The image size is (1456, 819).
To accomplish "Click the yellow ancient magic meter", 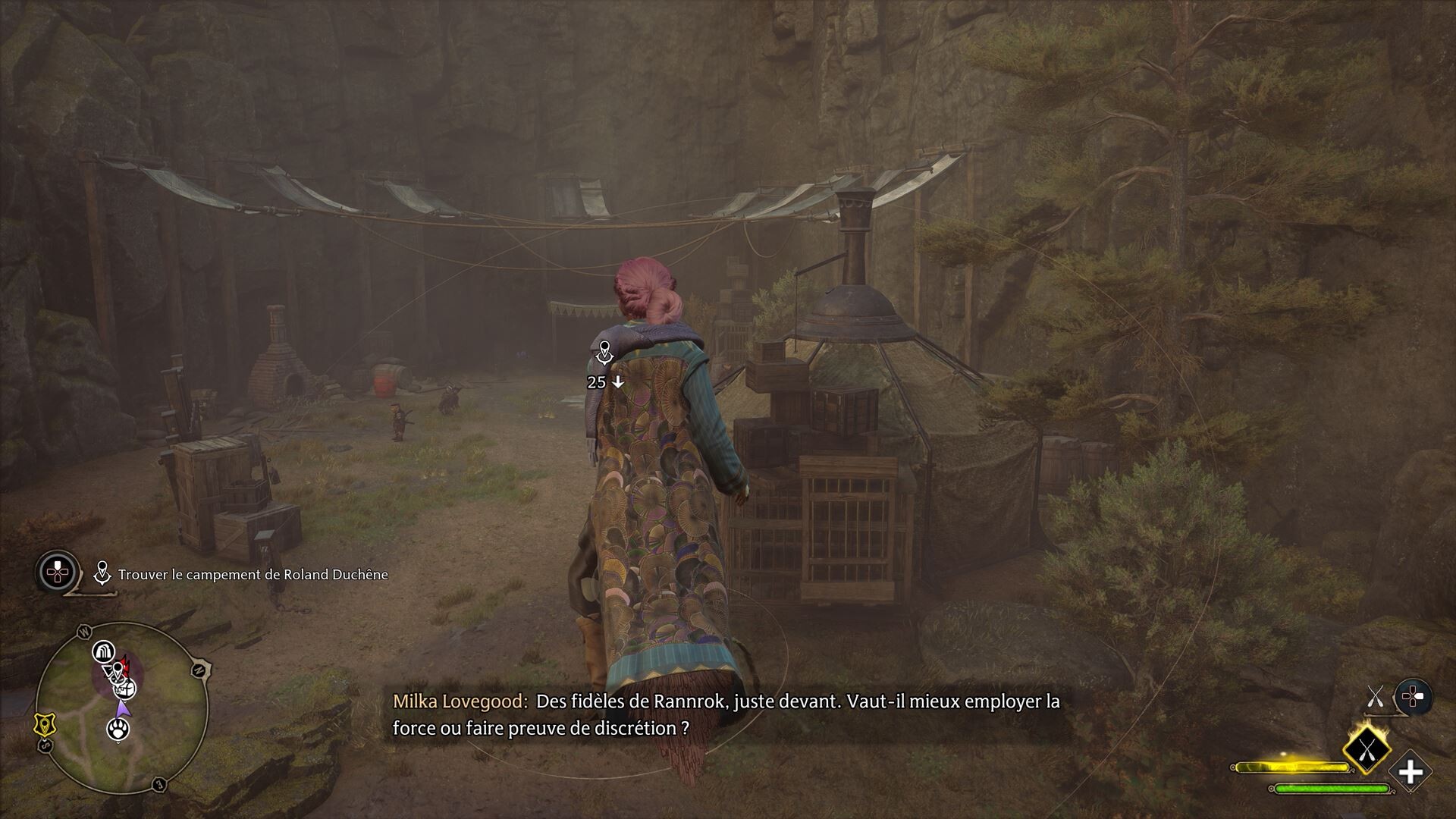I will coord(1292,767).
